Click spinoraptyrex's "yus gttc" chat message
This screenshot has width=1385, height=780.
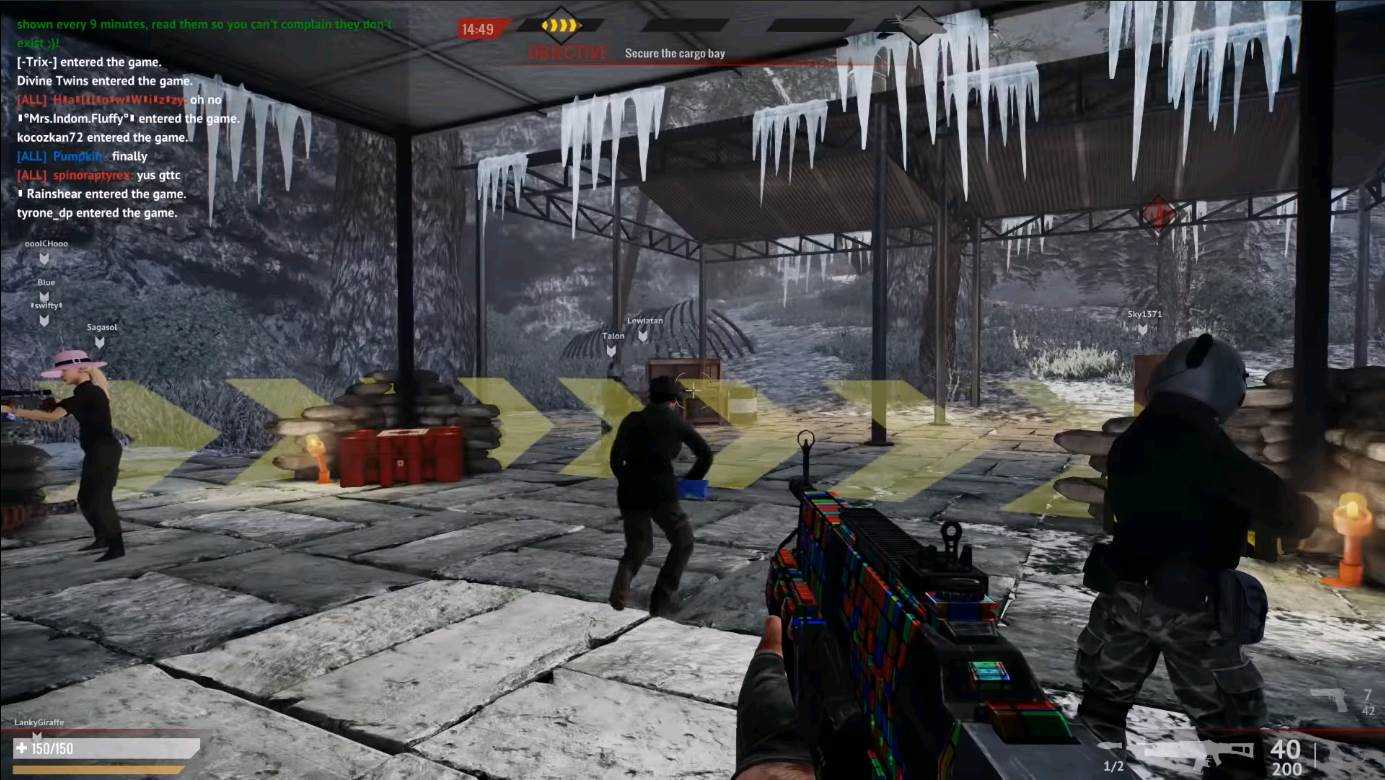(158, 175)
